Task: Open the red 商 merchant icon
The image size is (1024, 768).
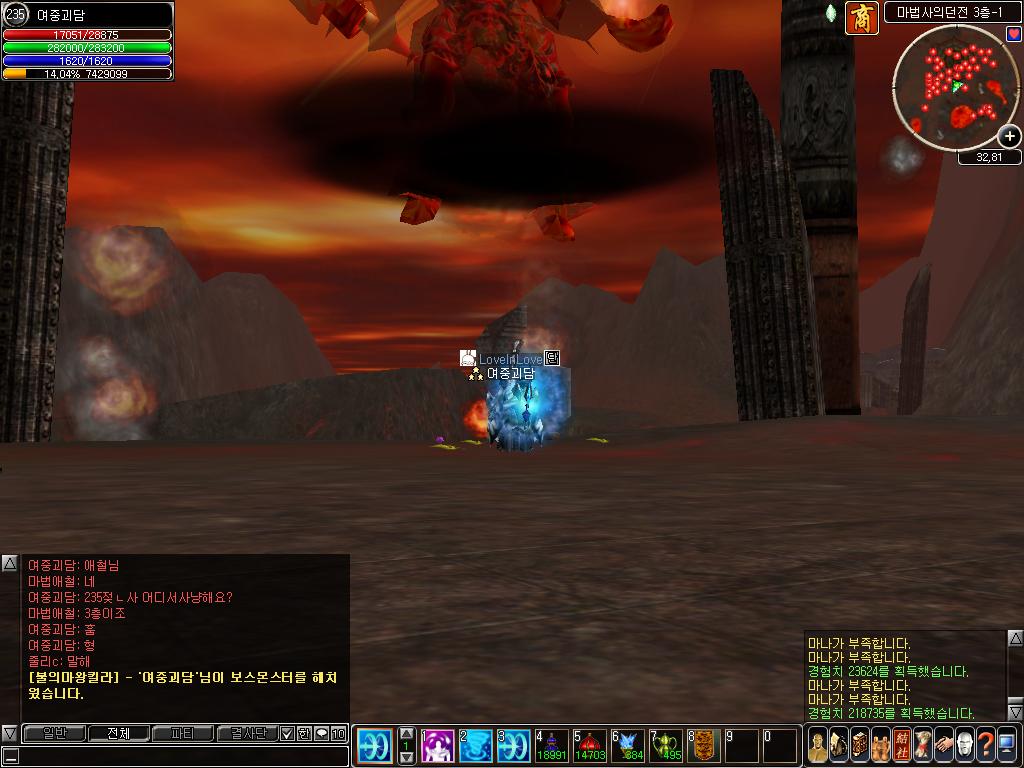Action: pos(861,18)
